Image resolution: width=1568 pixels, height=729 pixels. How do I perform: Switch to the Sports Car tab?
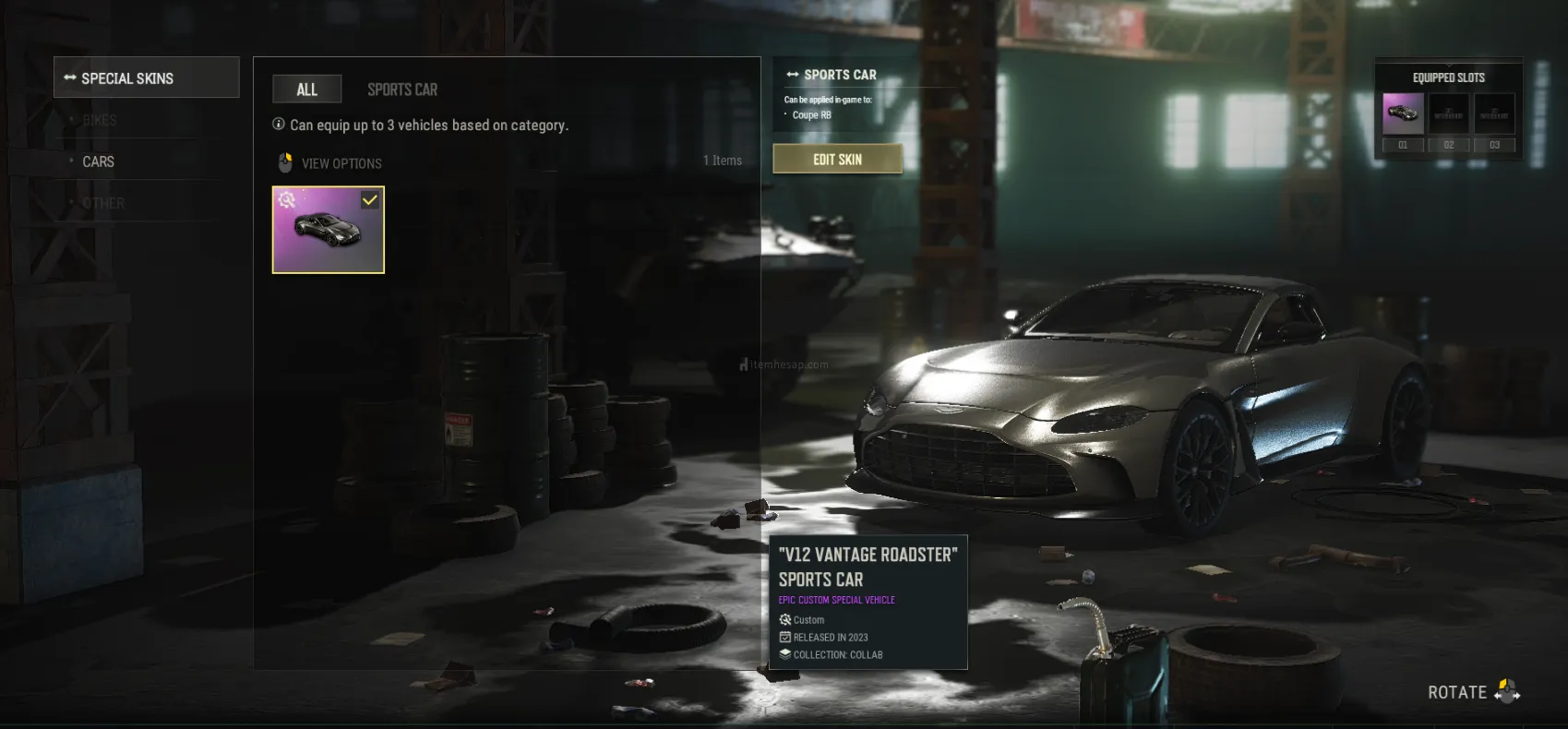(402, 90)
